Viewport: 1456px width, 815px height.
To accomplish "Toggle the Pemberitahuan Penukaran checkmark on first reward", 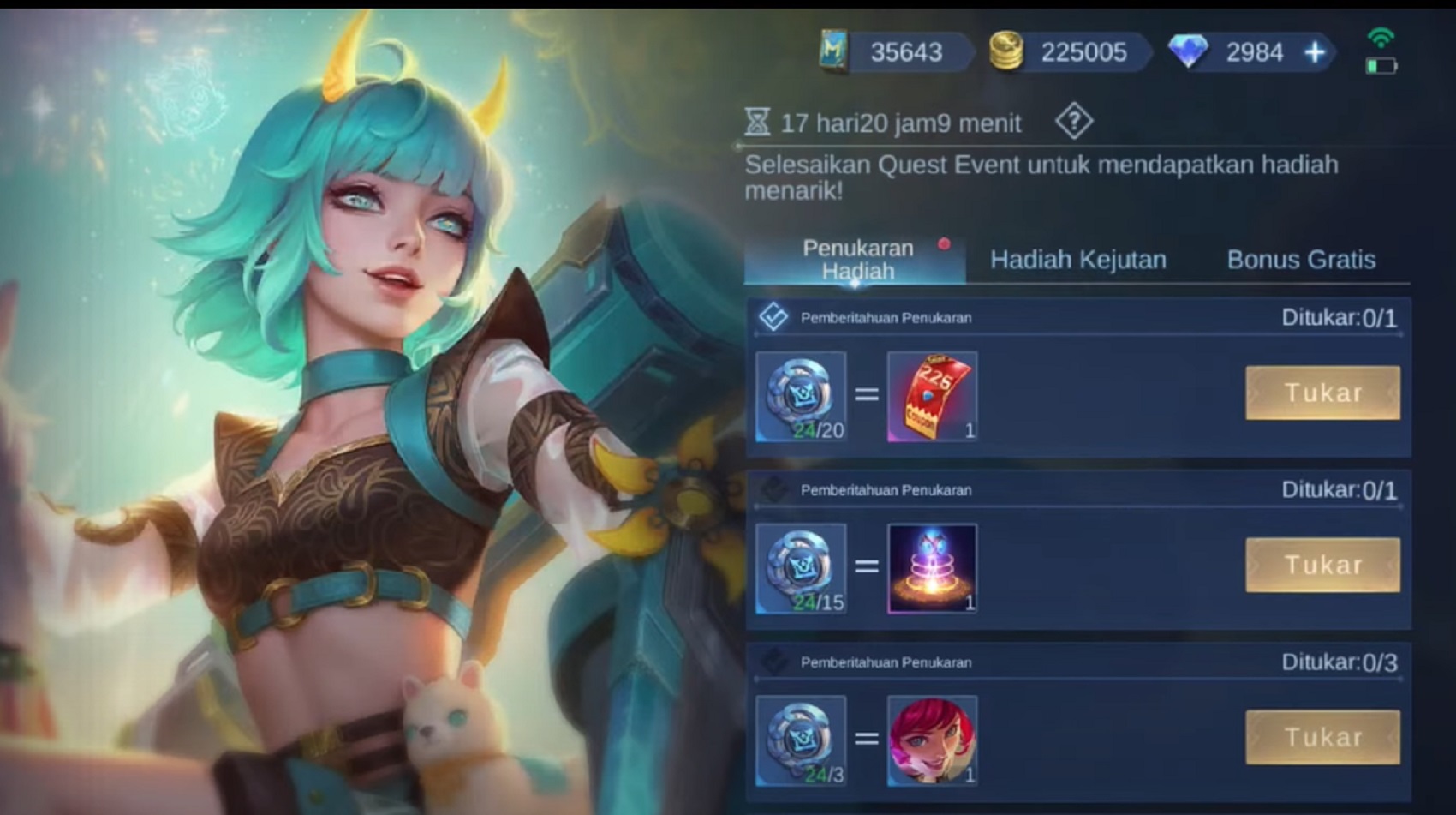I will (773, 316).
